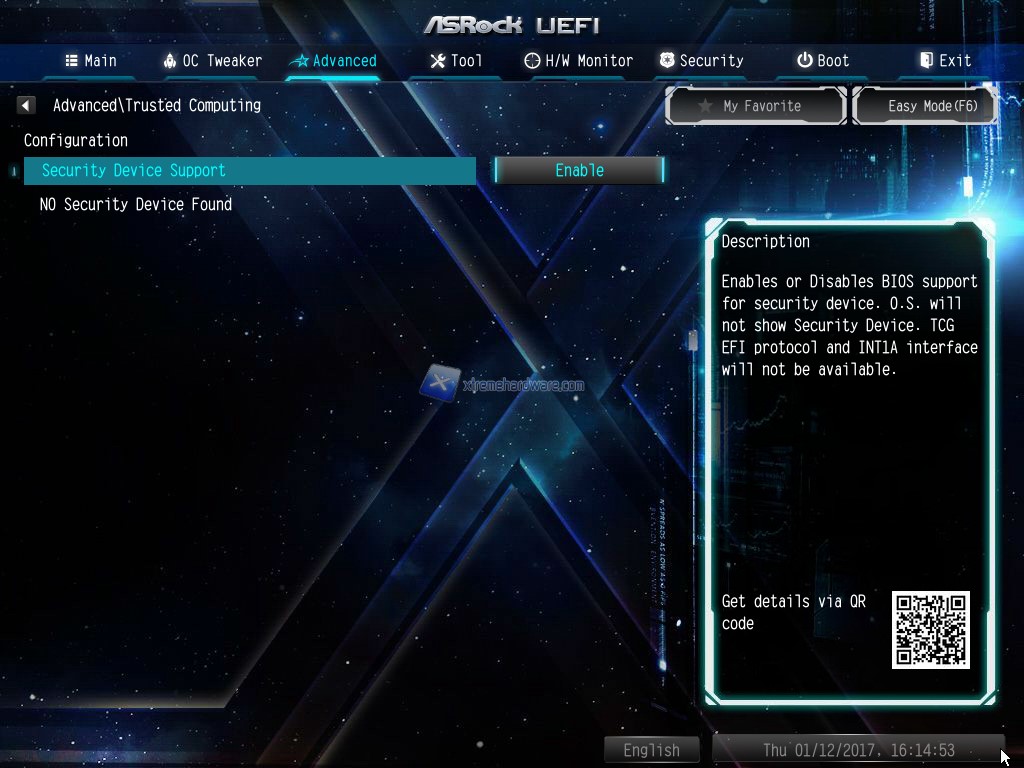Viewport: 1024px width, 768px height.
Task: Click the back arrow beside Advanced\Trusted Computing
Action: [27, 105]
